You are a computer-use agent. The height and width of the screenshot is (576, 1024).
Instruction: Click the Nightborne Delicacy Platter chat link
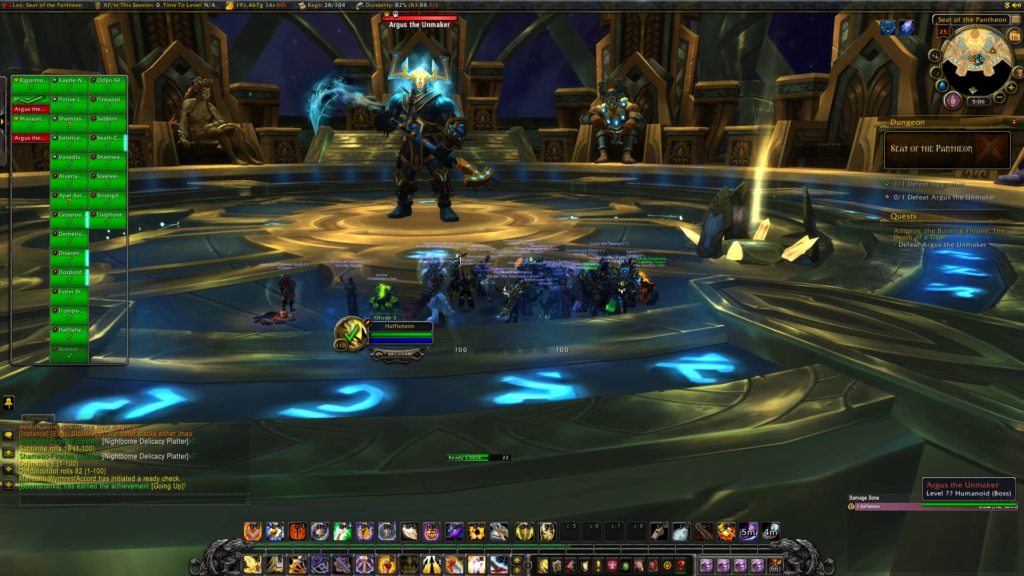145,441
